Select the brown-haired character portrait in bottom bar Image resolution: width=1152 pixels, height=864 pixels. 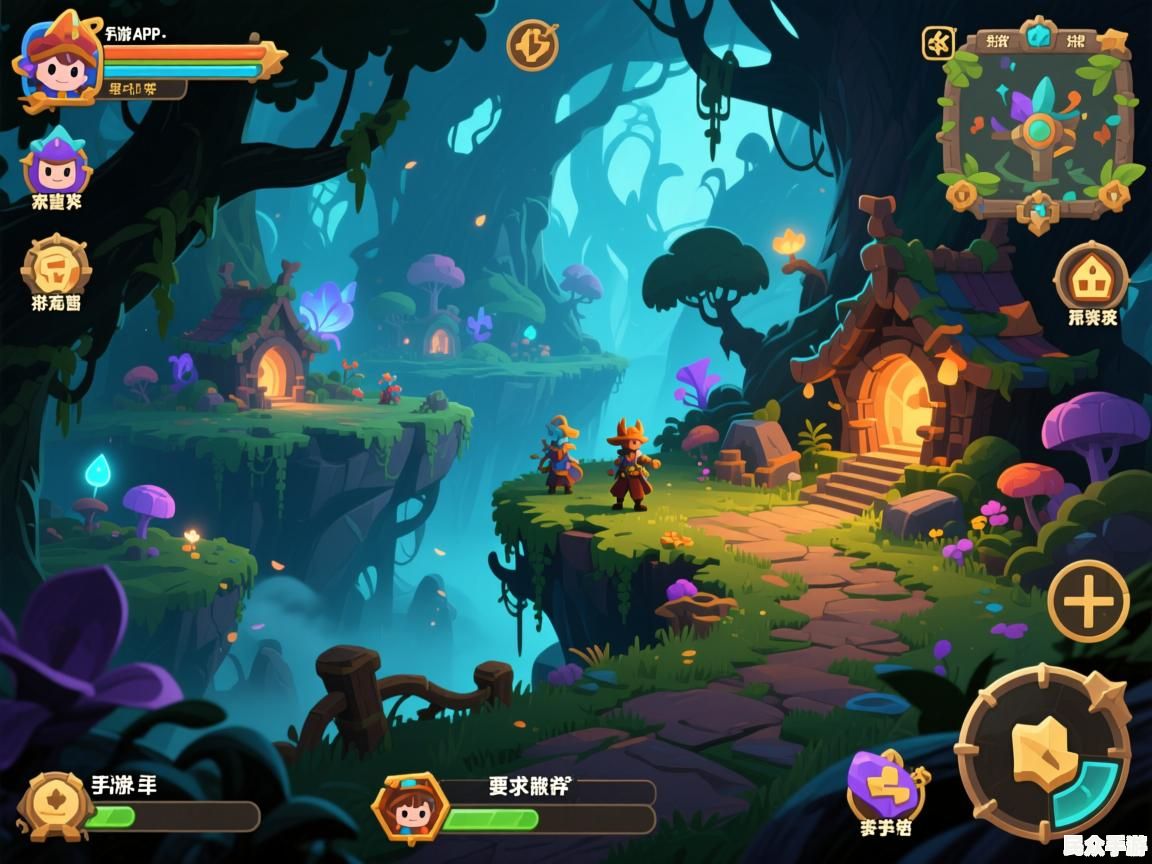410,806
